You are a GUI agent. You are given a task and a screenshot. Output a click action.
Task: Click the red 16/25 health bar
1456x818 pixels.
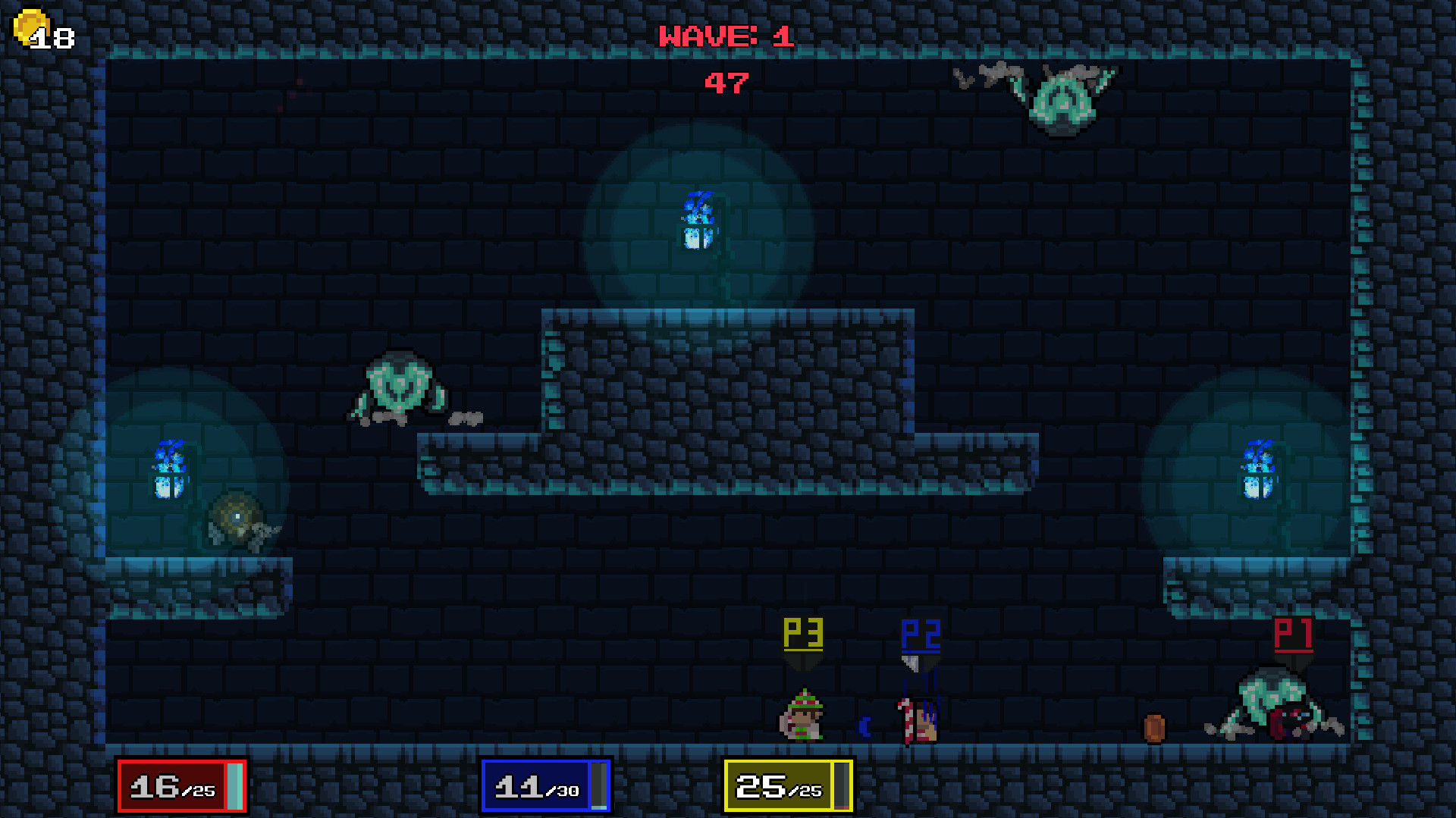coord(180,787)
